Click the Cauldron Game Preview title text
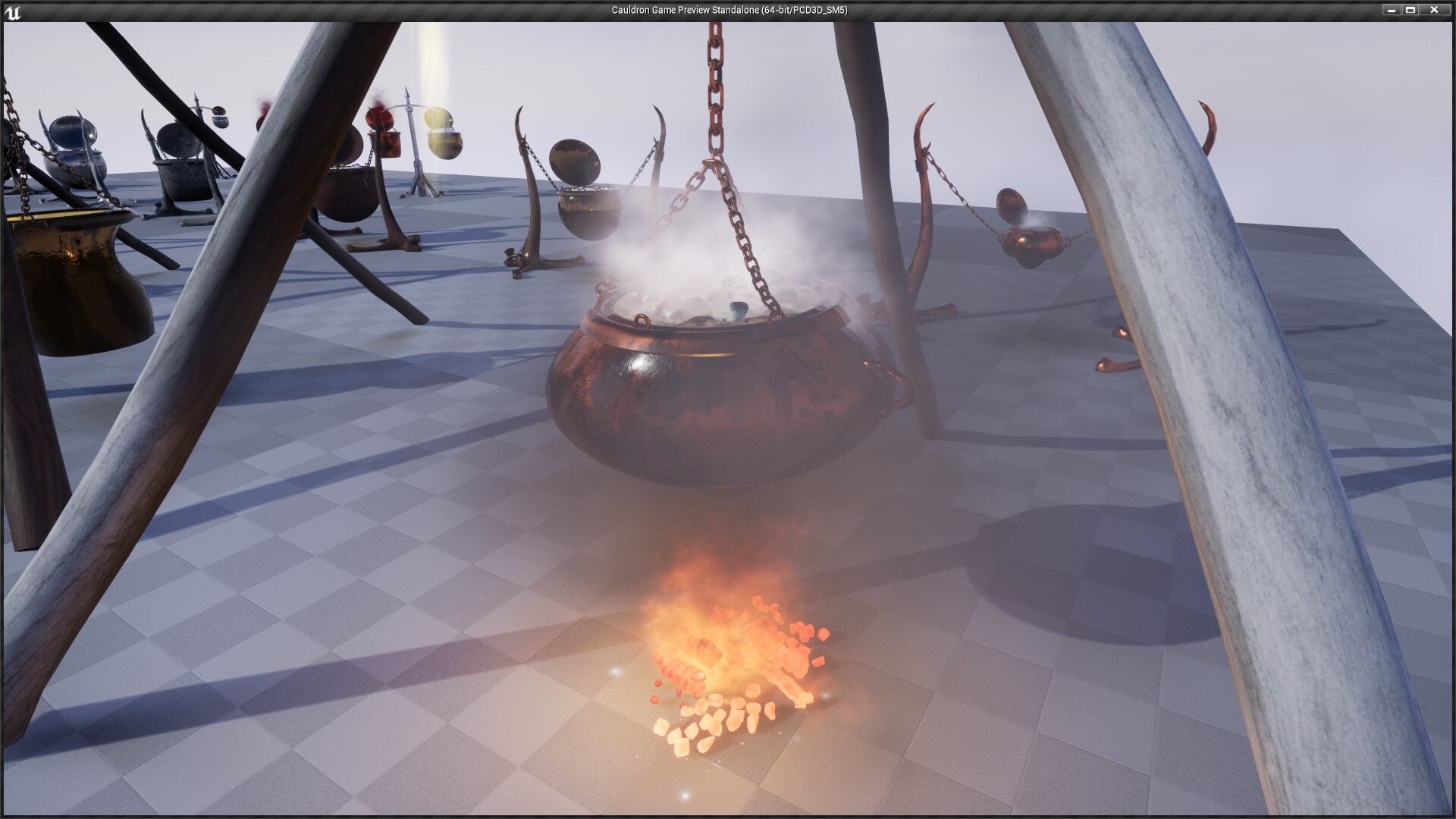 coord(728,10)
